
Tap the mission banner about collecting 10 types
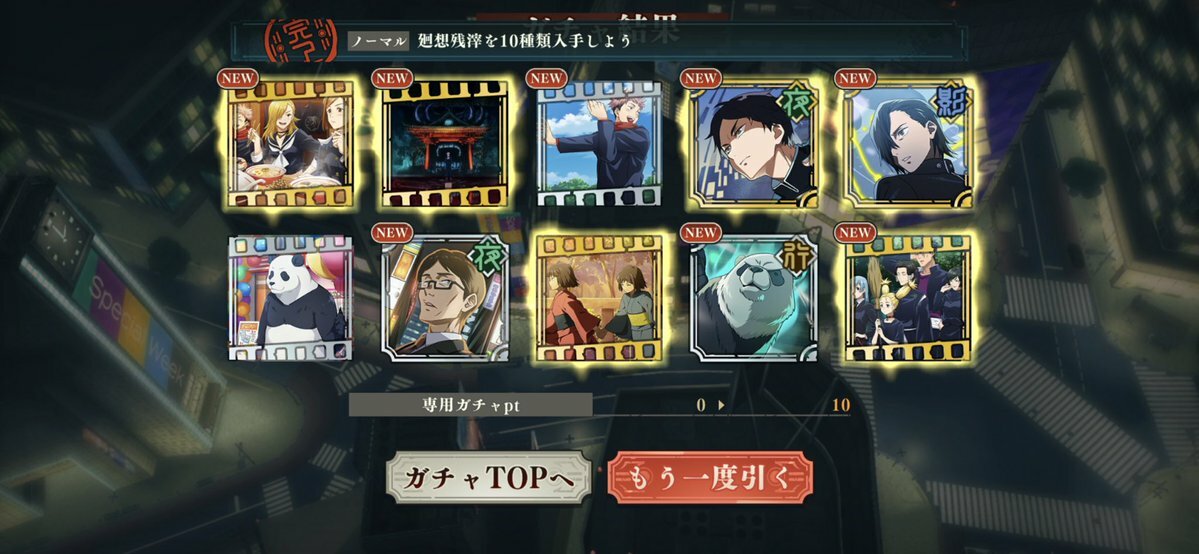click(x=600, y=40)
